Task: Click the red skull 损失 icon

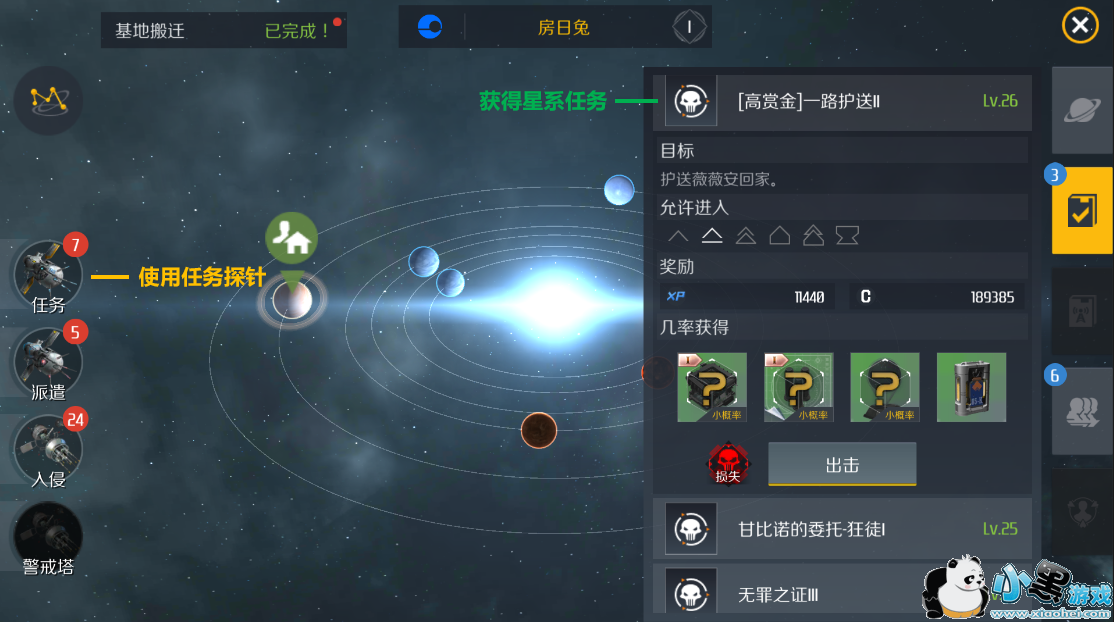Action: [x=727, y=465]
